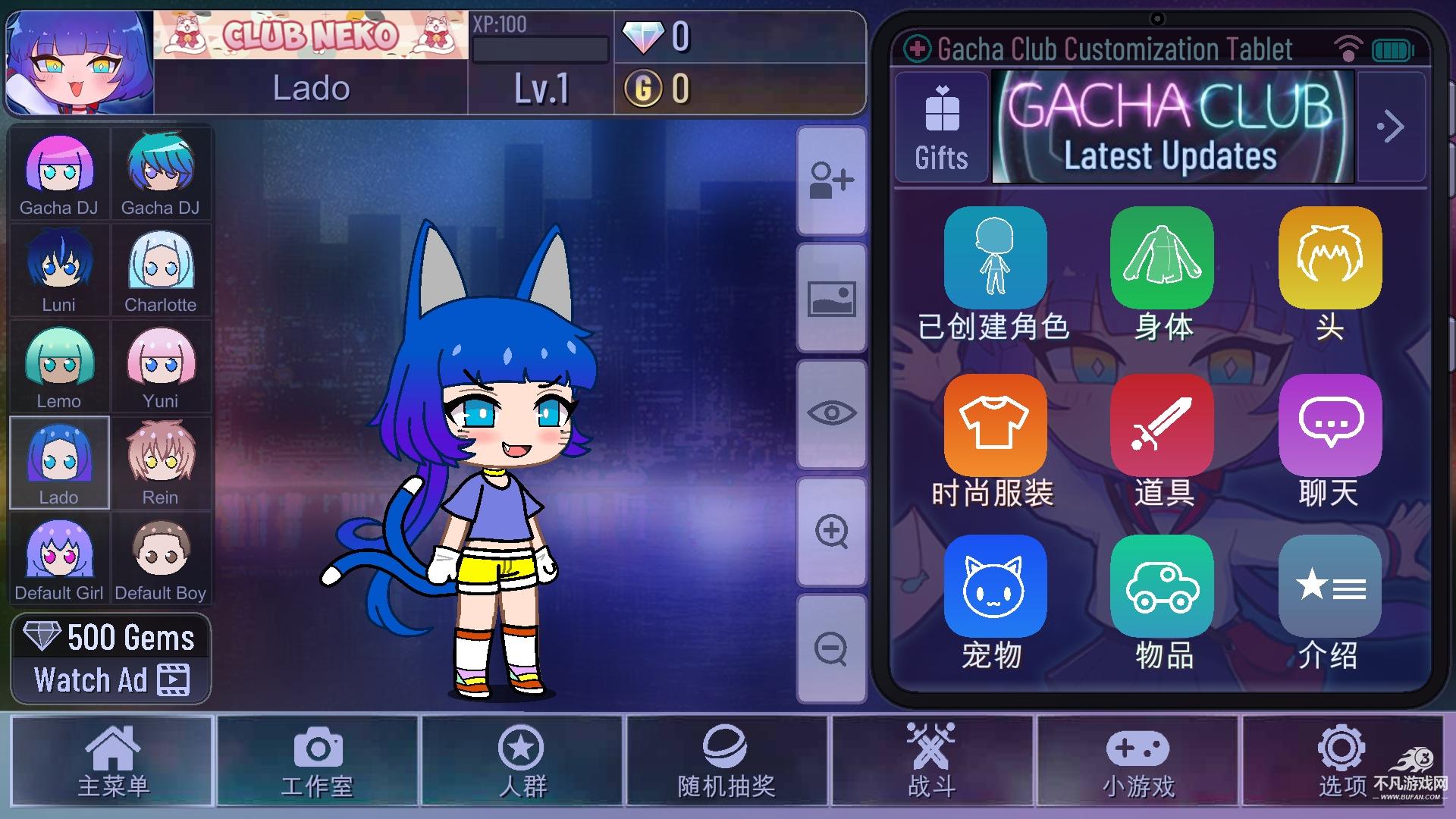The width and height of the screenshot is (1456, 819).
Task: Zoom in on the character preview
Action: click(832, 531)
